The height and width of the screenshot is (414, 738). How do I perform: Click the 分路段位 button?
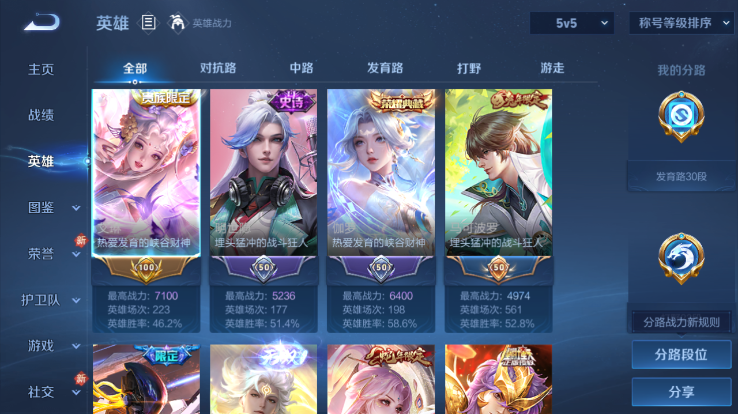(681, 354)
